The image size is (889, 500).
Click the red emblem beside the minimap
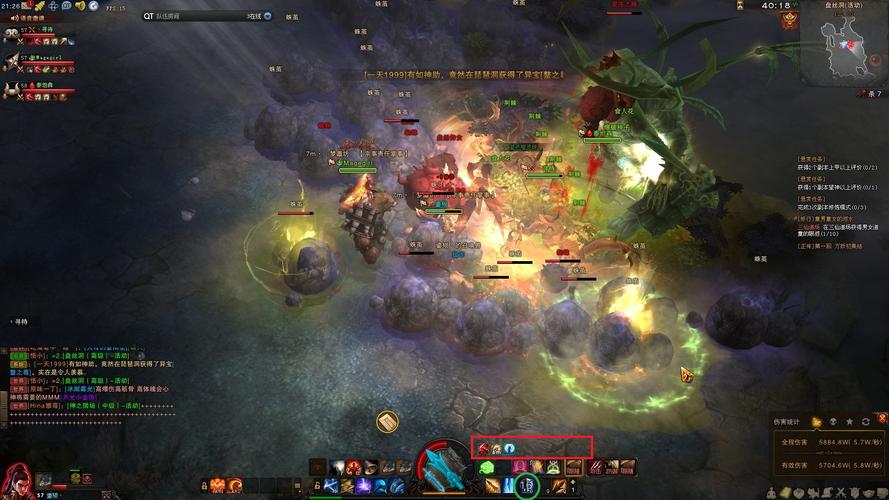pos(790,21)
